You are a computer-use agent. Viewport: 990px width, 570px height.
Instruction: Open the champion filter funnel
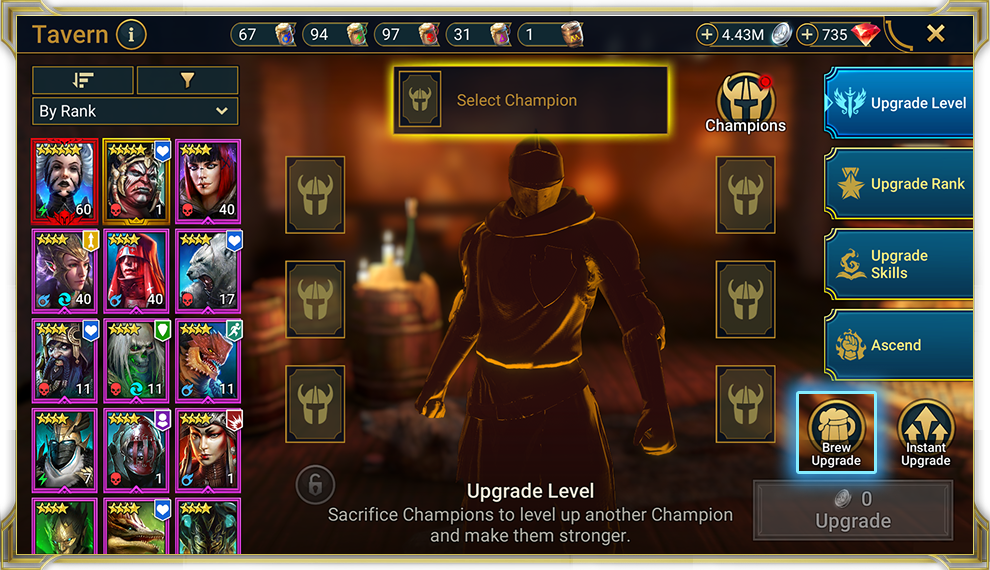click(187, 80)
